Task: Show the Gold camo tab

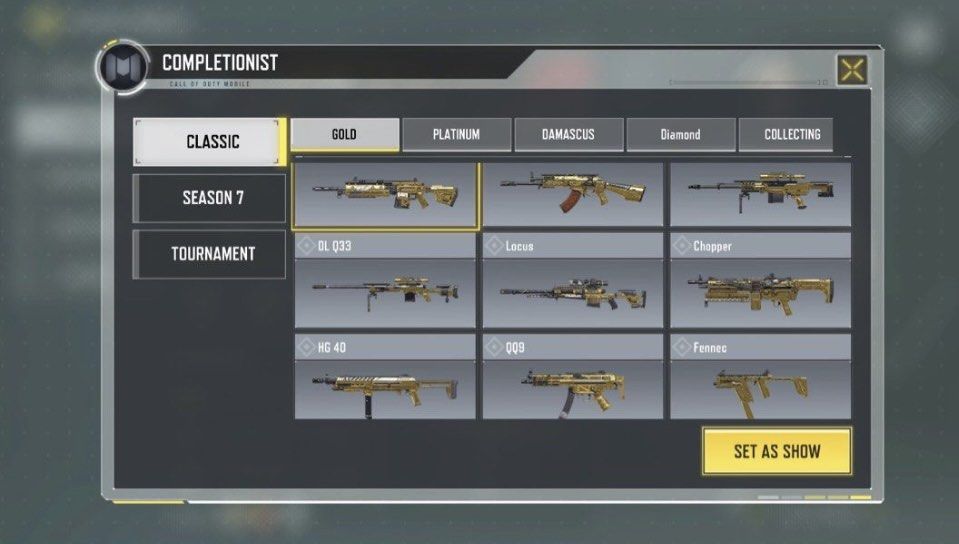Action: coord(345,135)
